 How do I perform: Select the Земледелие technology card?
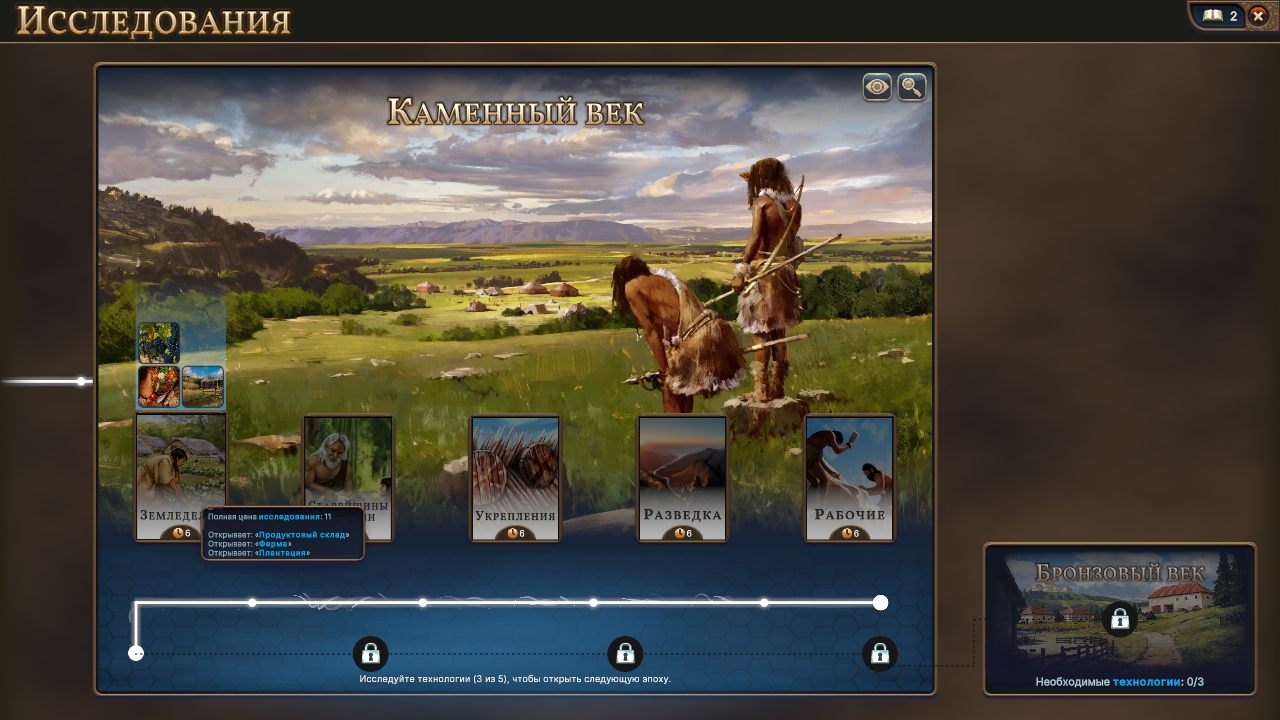[x=180, y=470]
